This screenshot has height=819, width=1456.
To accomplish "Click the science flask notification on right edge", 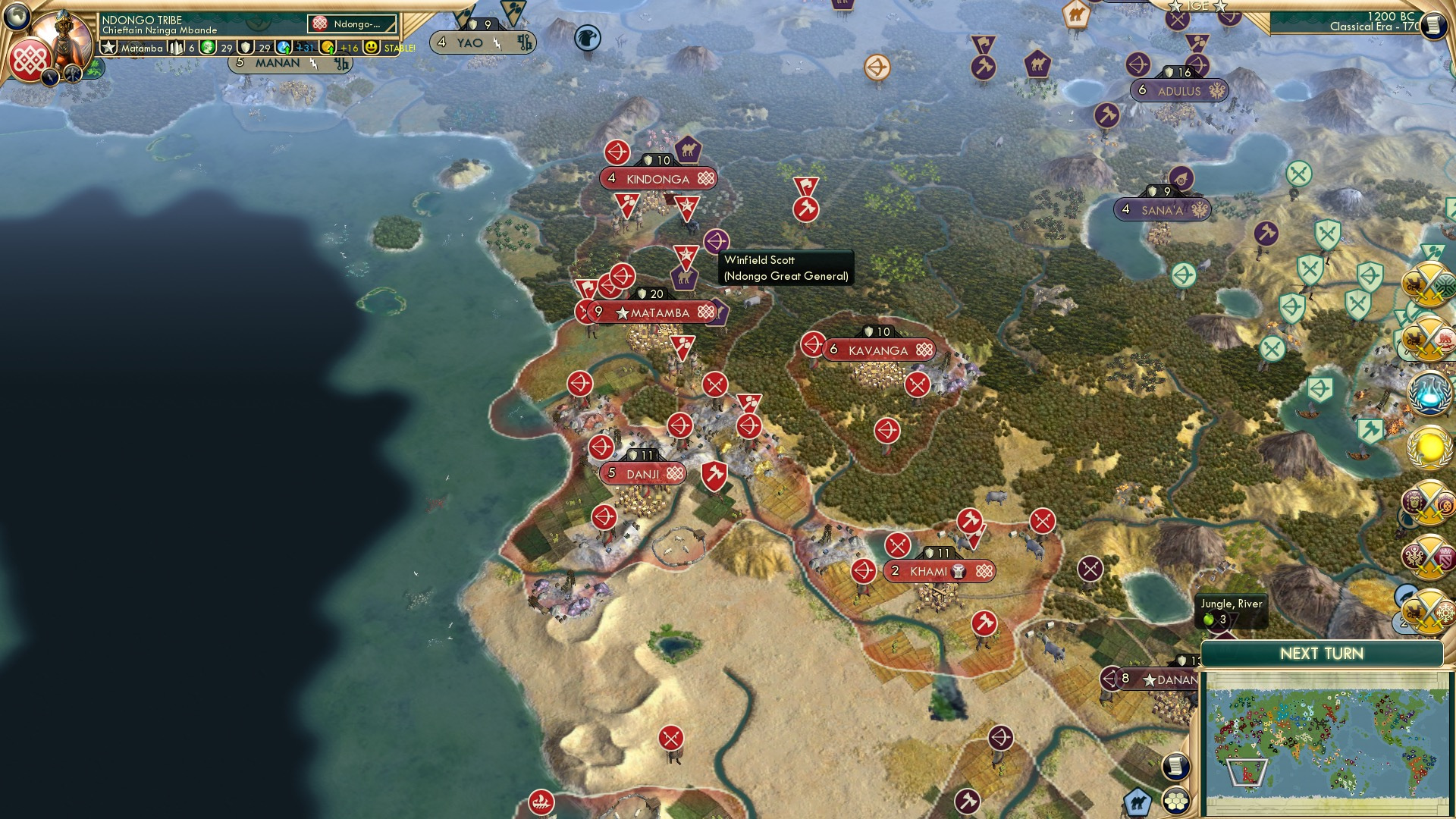I will point(1429,393).
